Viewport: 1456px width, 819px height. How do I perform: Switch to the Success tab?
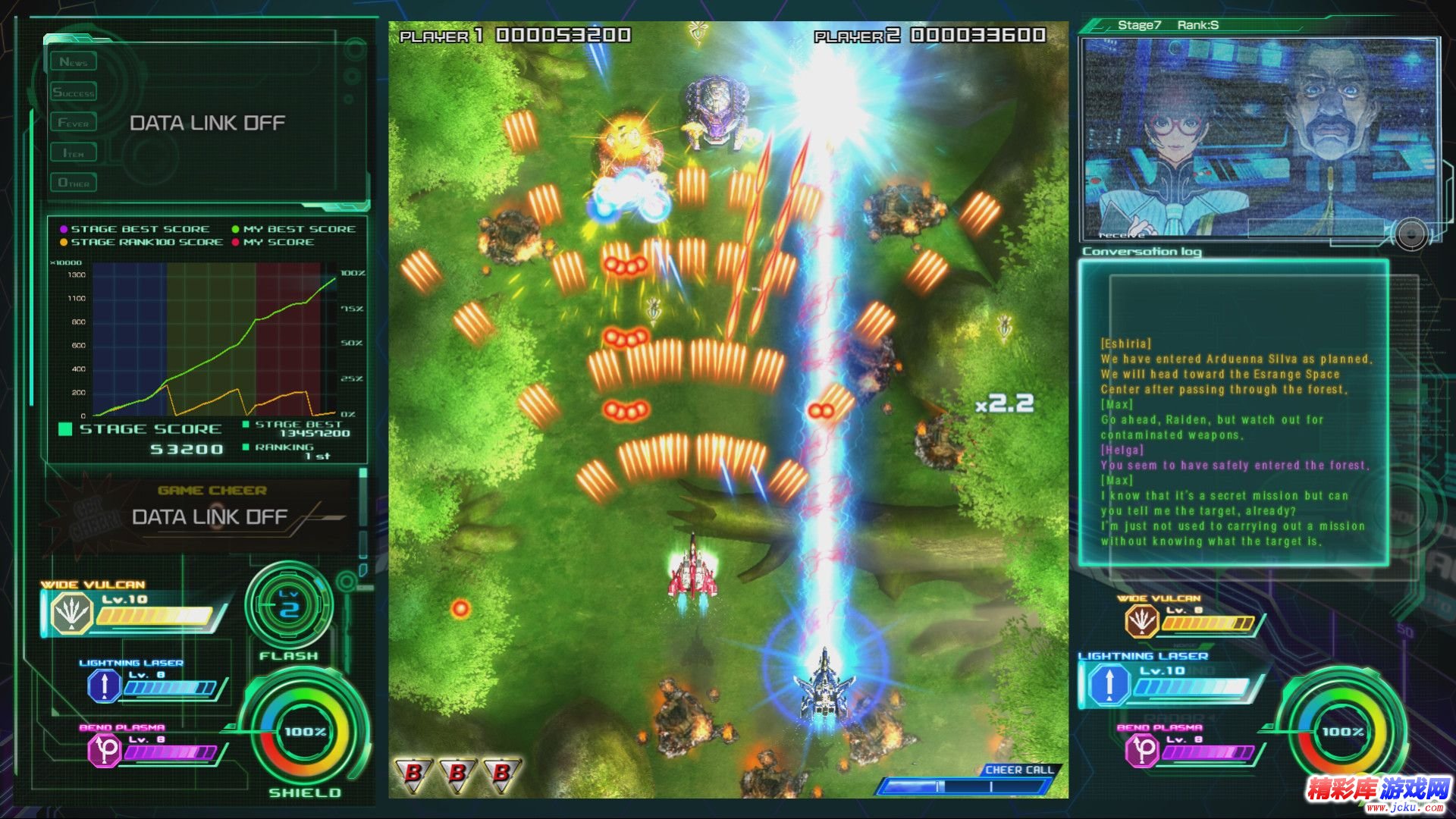coord(74,93)
